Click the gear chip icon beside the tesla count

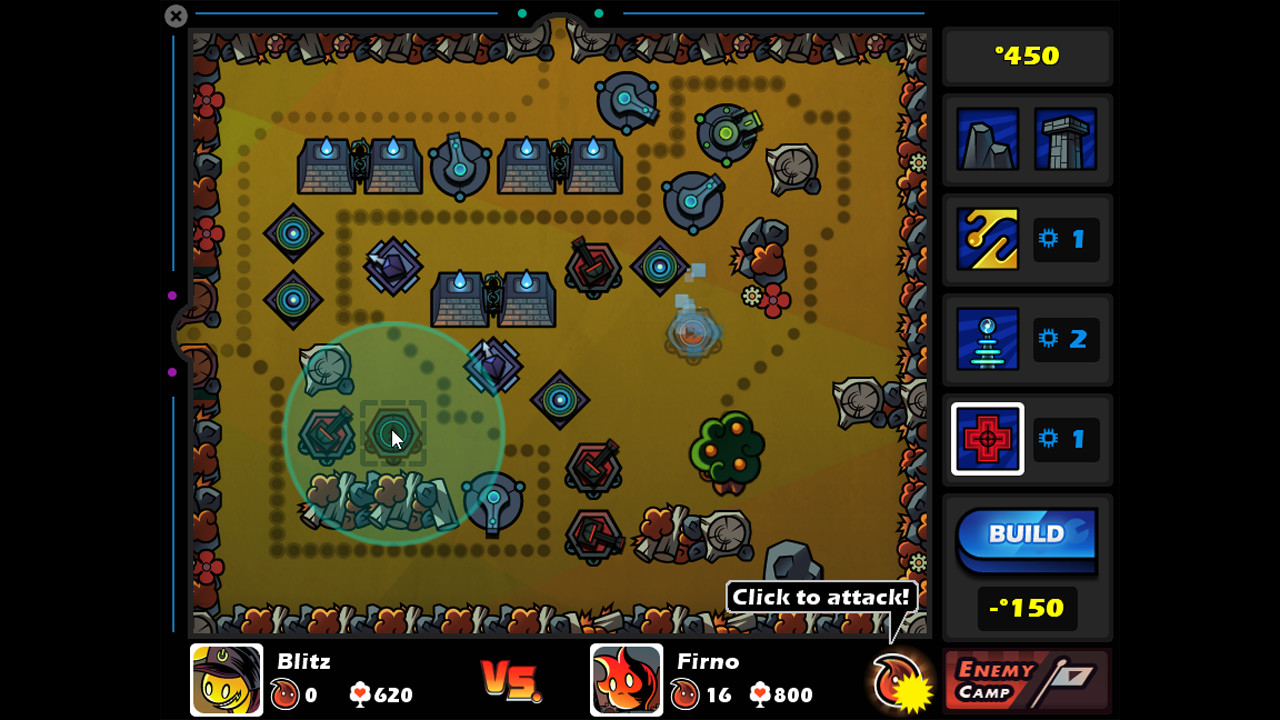click(1046, 339)
